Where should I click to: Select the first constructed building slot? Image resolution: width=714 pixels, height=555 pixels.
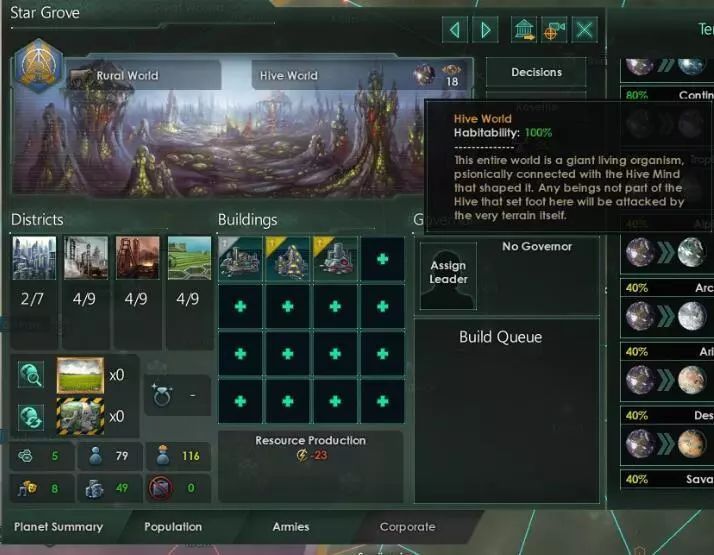coord(239,258)
